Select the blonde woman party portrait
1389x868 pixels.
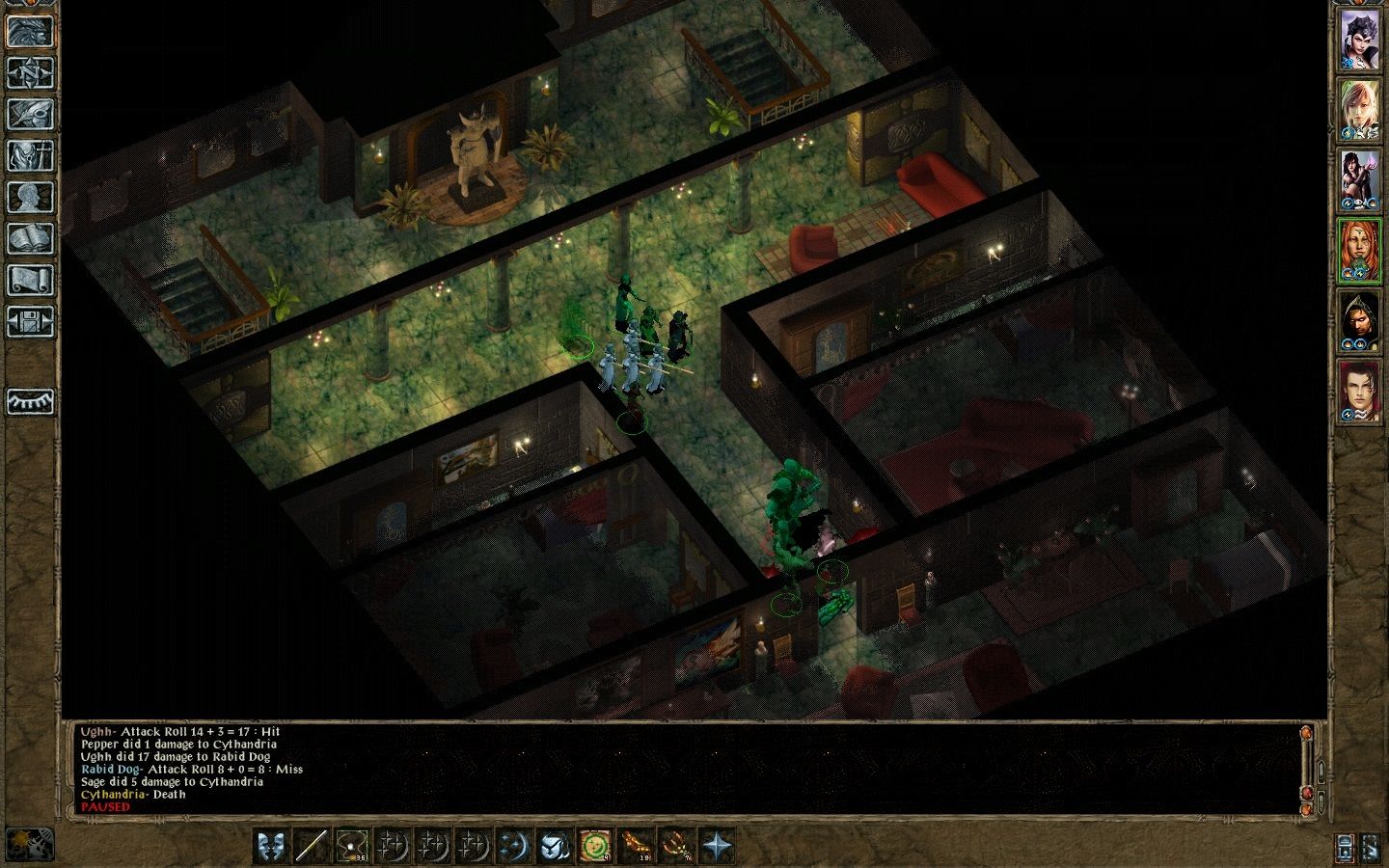(1358, 111)
